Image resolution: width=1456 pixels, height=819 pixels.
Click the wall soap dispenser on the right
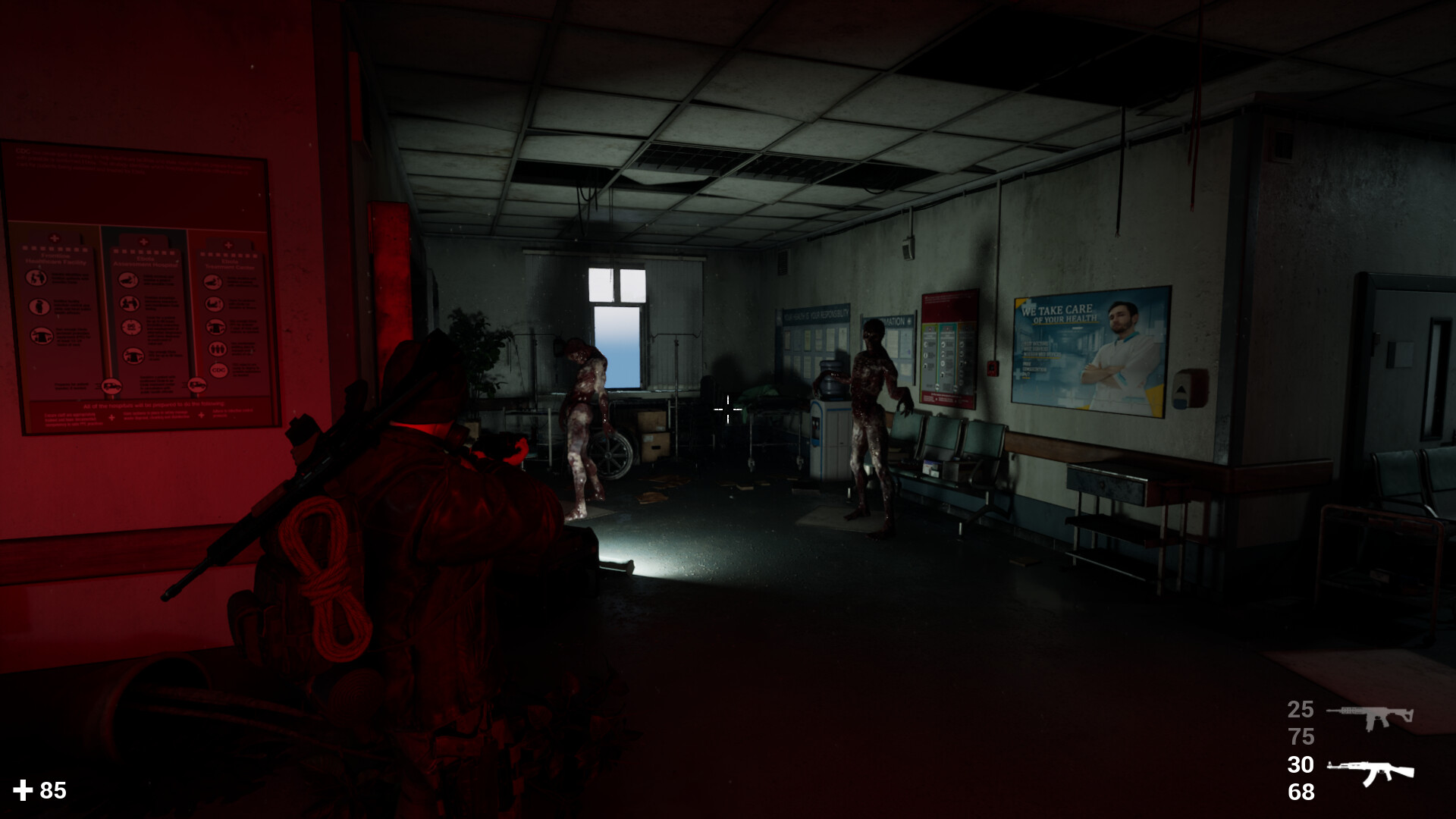click(x=1192, y=387)
